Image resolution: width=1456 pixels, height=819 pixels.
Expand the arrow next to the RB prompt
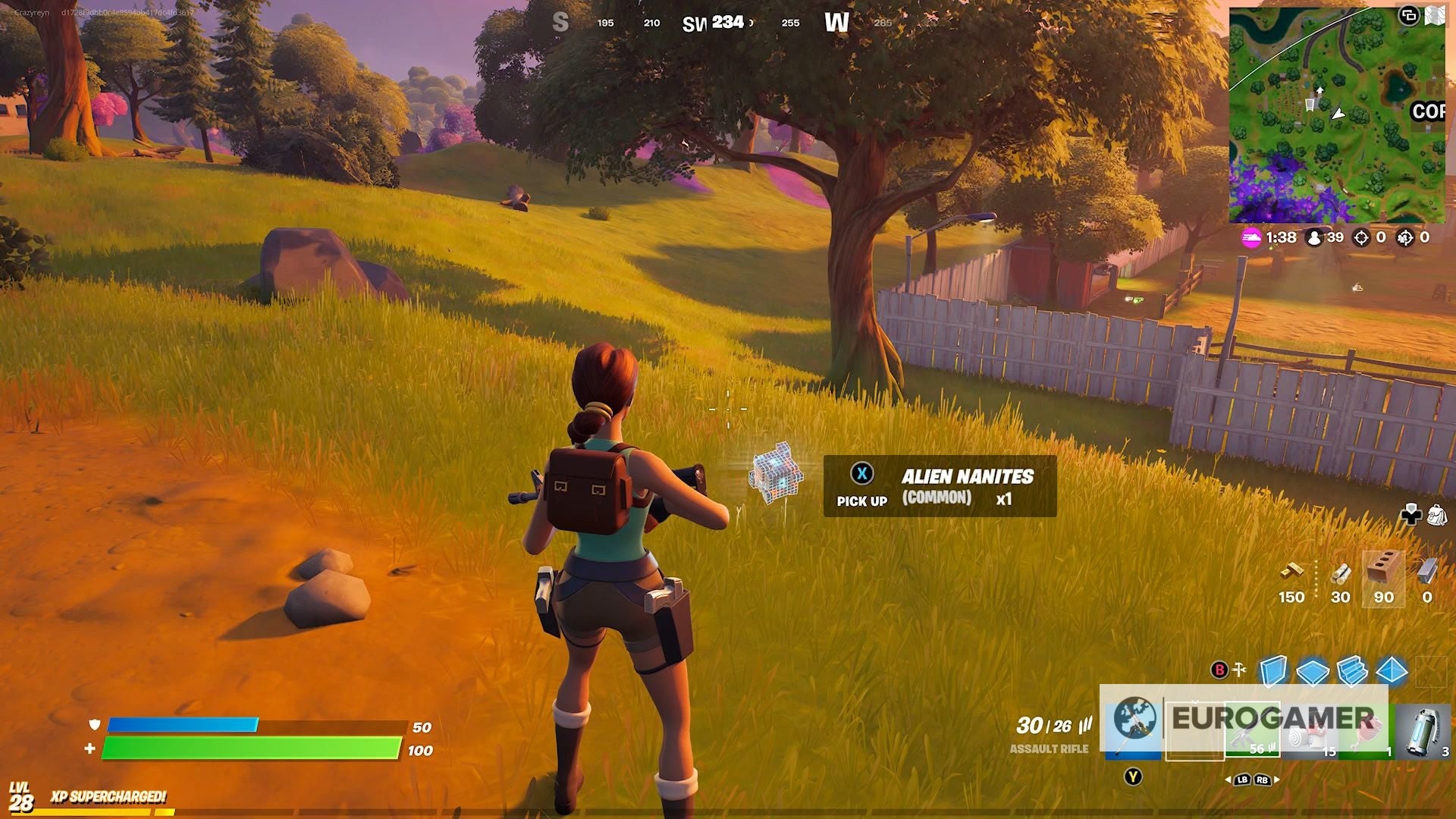tap(1276, 780)
